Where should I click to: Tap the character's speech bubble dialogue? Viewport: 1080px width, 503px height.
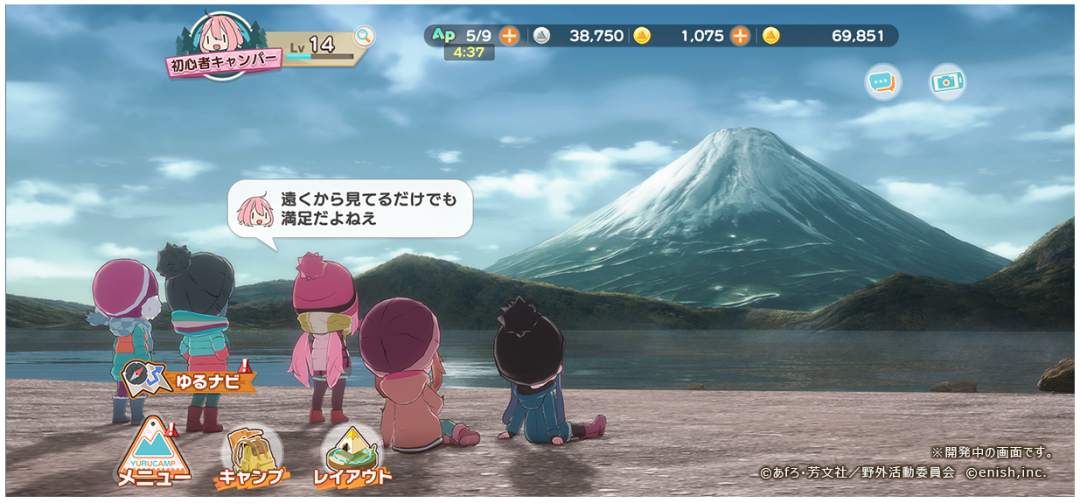[x=350, y=209]
